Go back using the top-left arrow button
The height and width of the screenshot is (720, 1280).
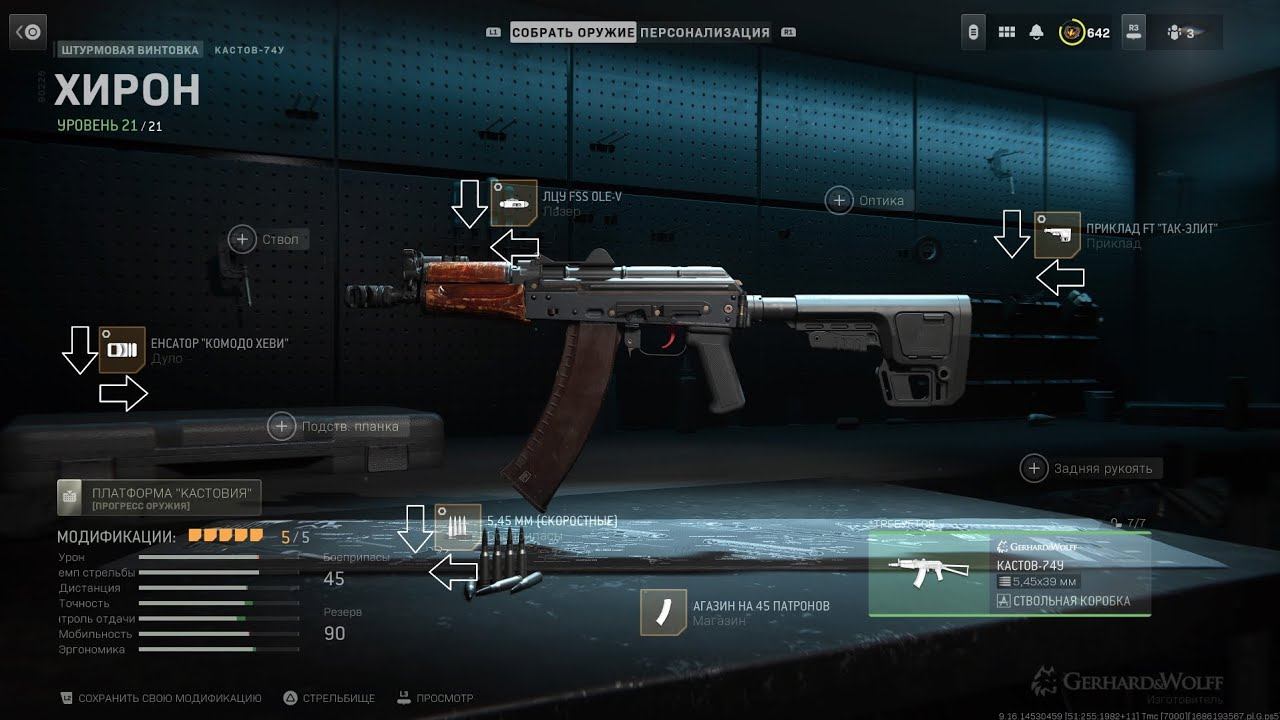pos(27,32)
